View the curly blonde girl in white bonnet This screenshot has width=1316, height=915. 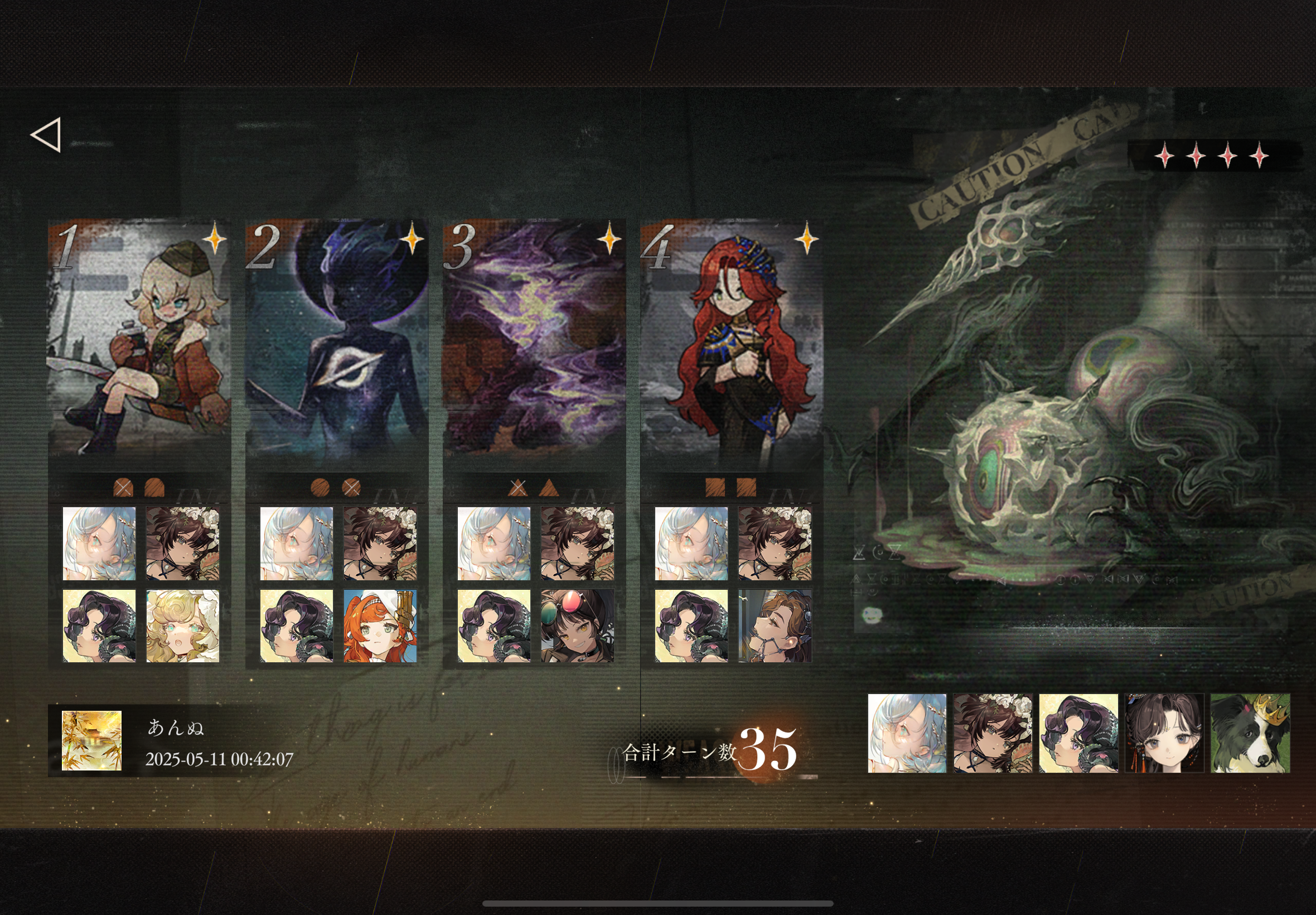pos(183,625)
